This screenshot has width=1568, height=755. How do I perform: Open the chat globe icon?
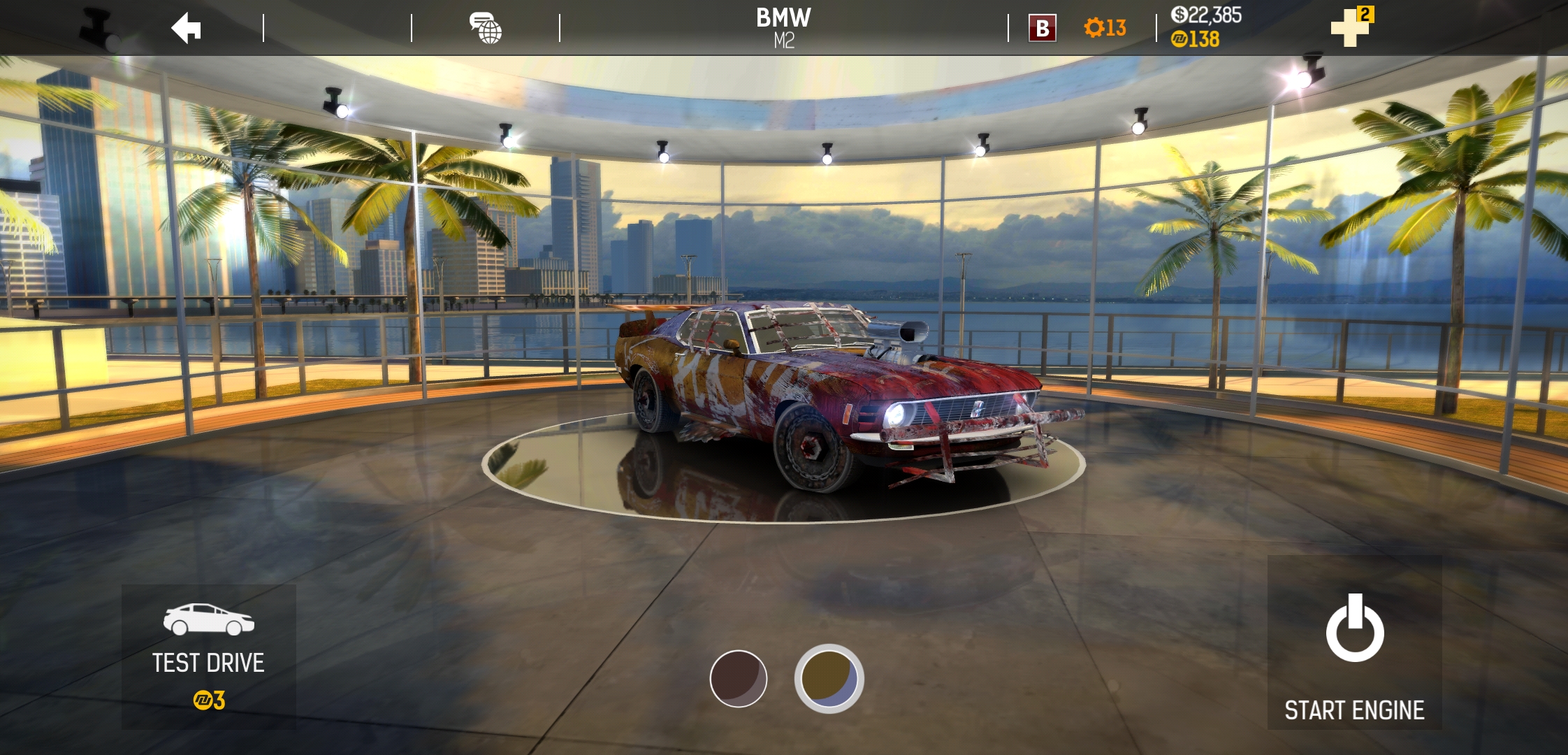click(486, 29)
